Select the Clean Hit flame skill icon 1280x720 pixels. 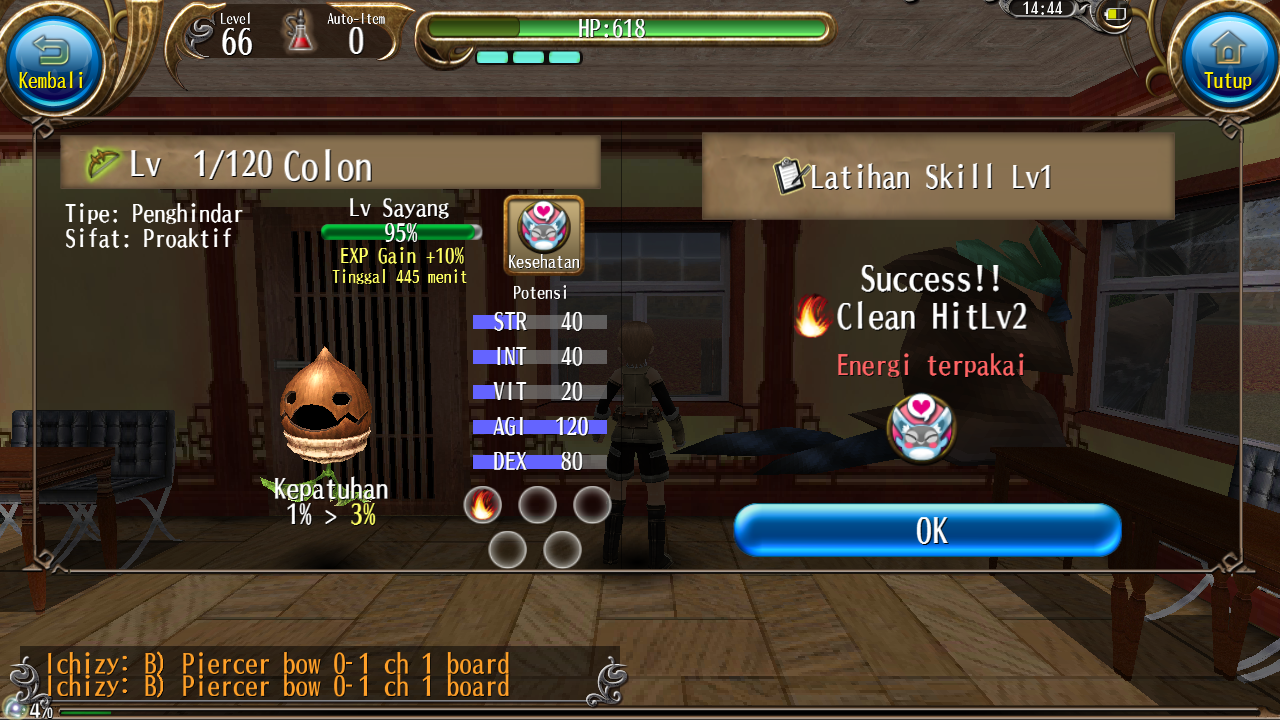(x=486, y=505)
